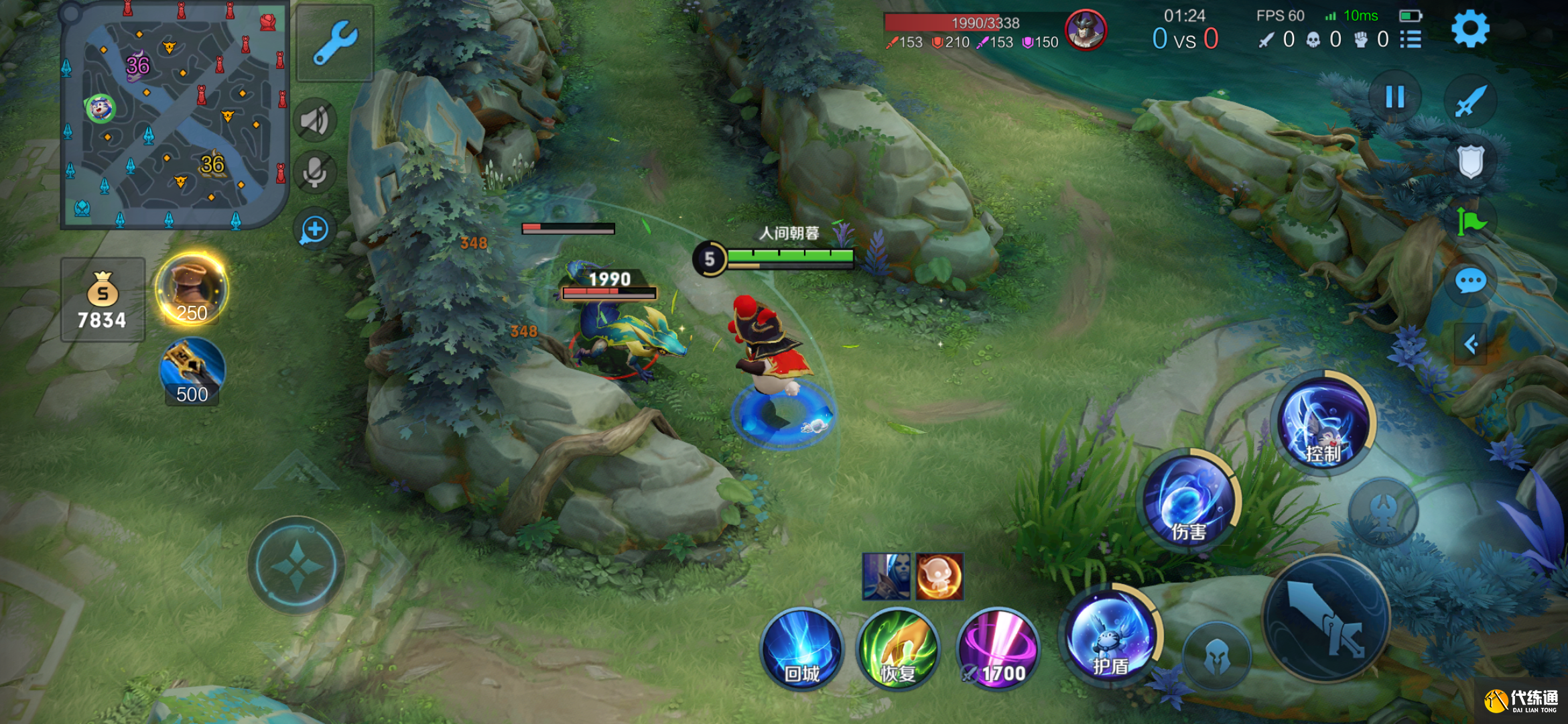
Task: Buy the recommended item costing 500
Action: (x=192, y=372)
